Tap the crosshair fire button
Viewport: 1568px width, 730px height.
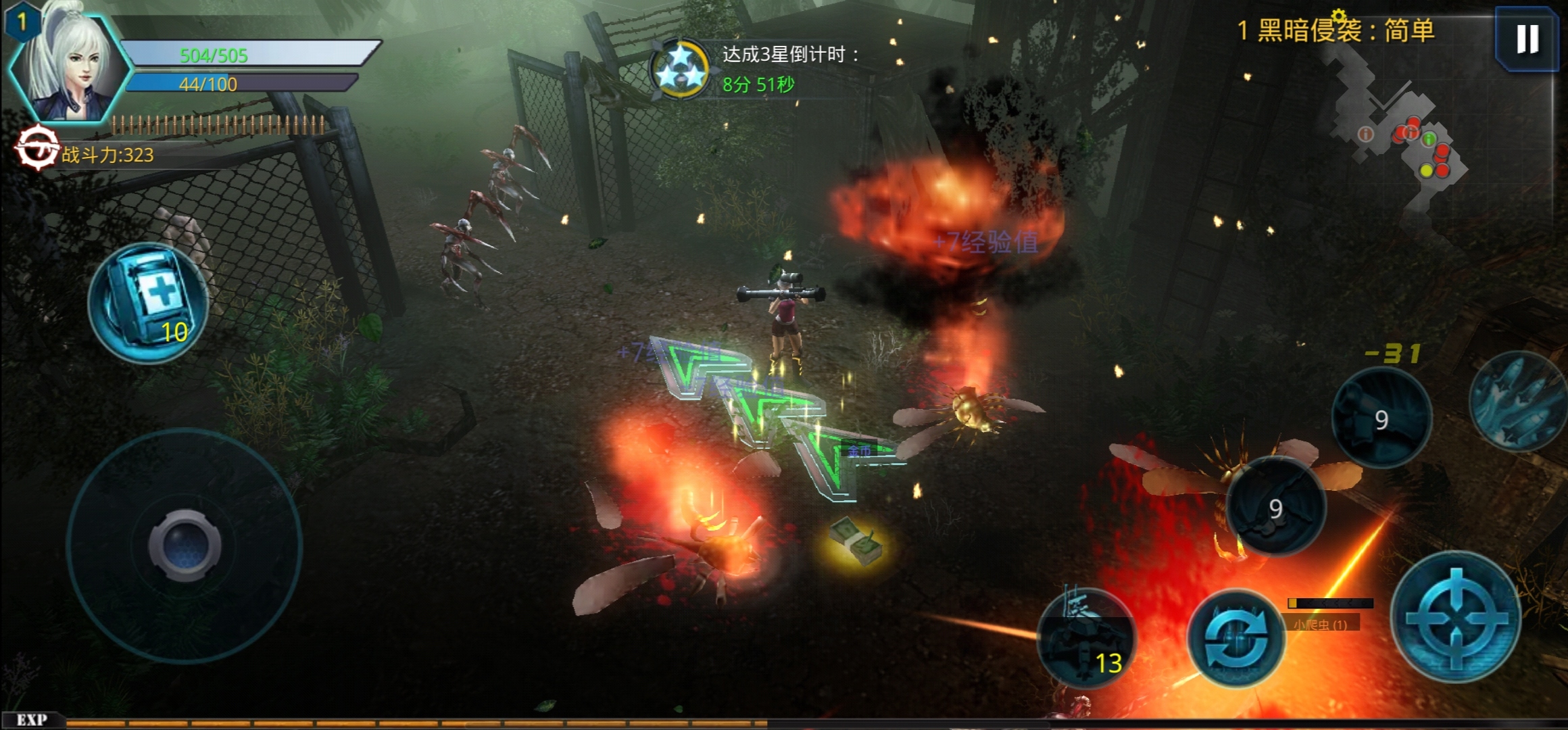1456,618
